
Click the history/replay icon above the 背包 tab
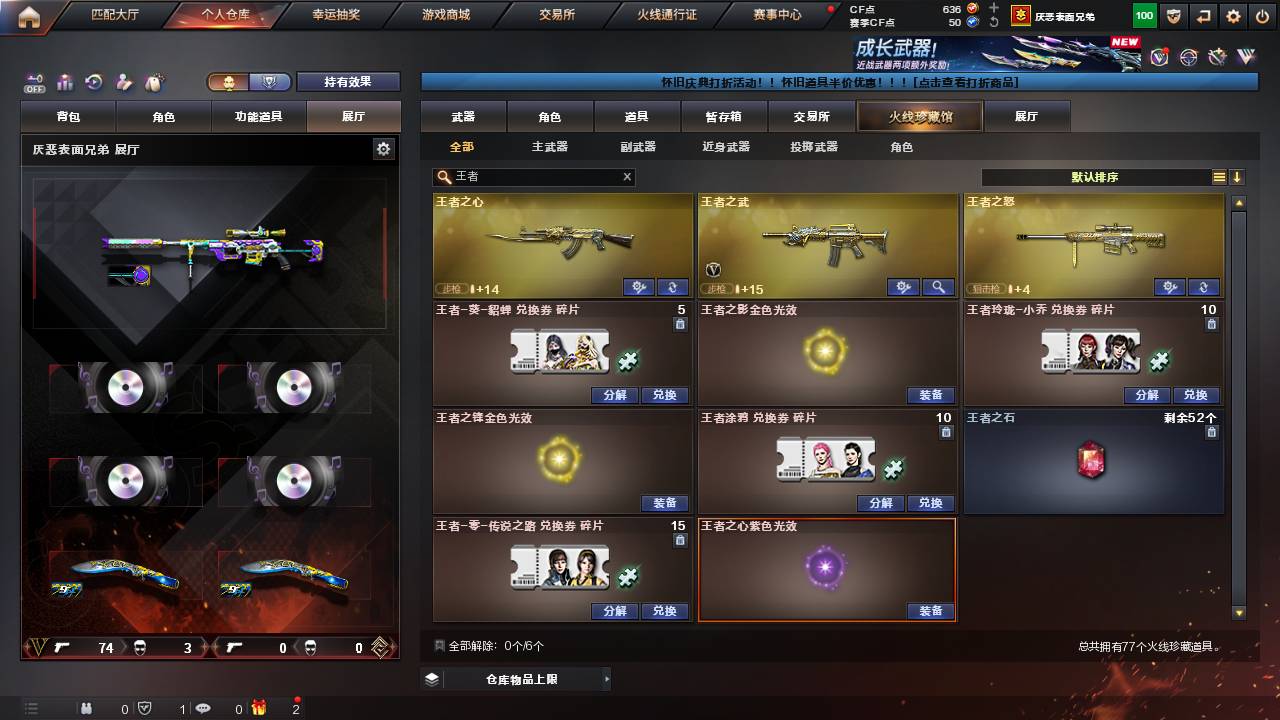92,82
